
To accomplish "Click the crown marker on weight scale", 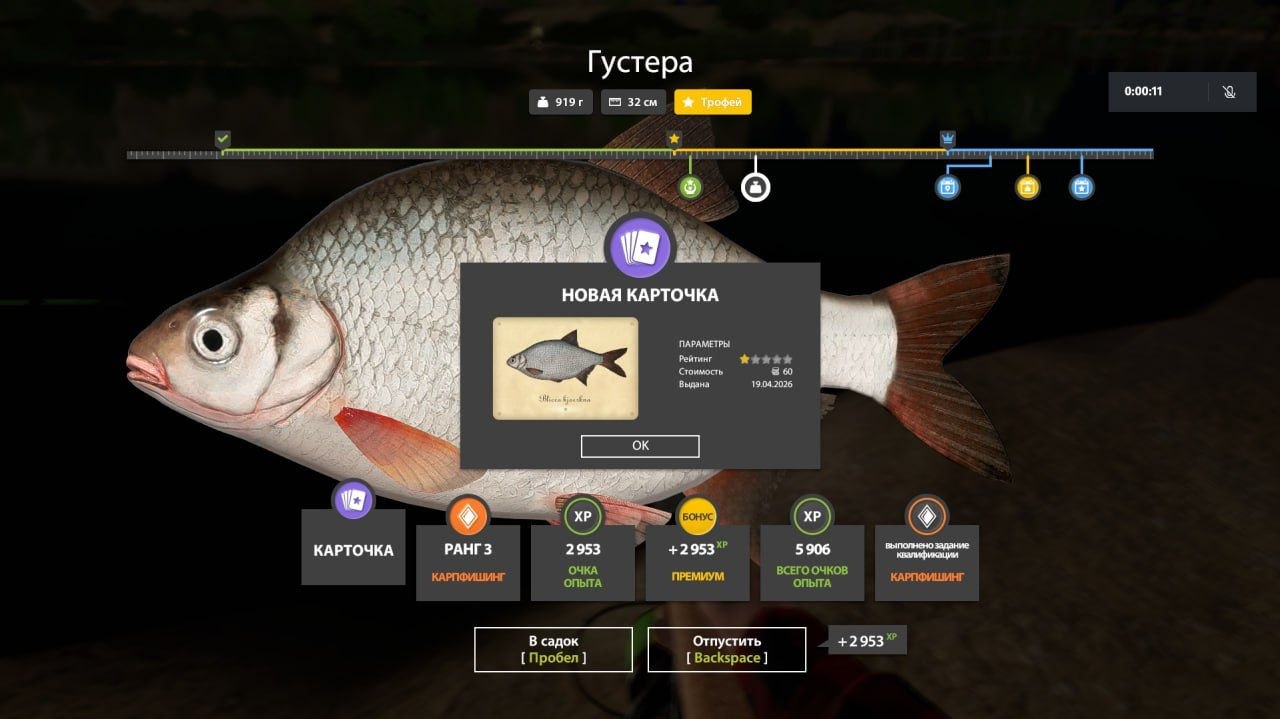I will 947,138.
